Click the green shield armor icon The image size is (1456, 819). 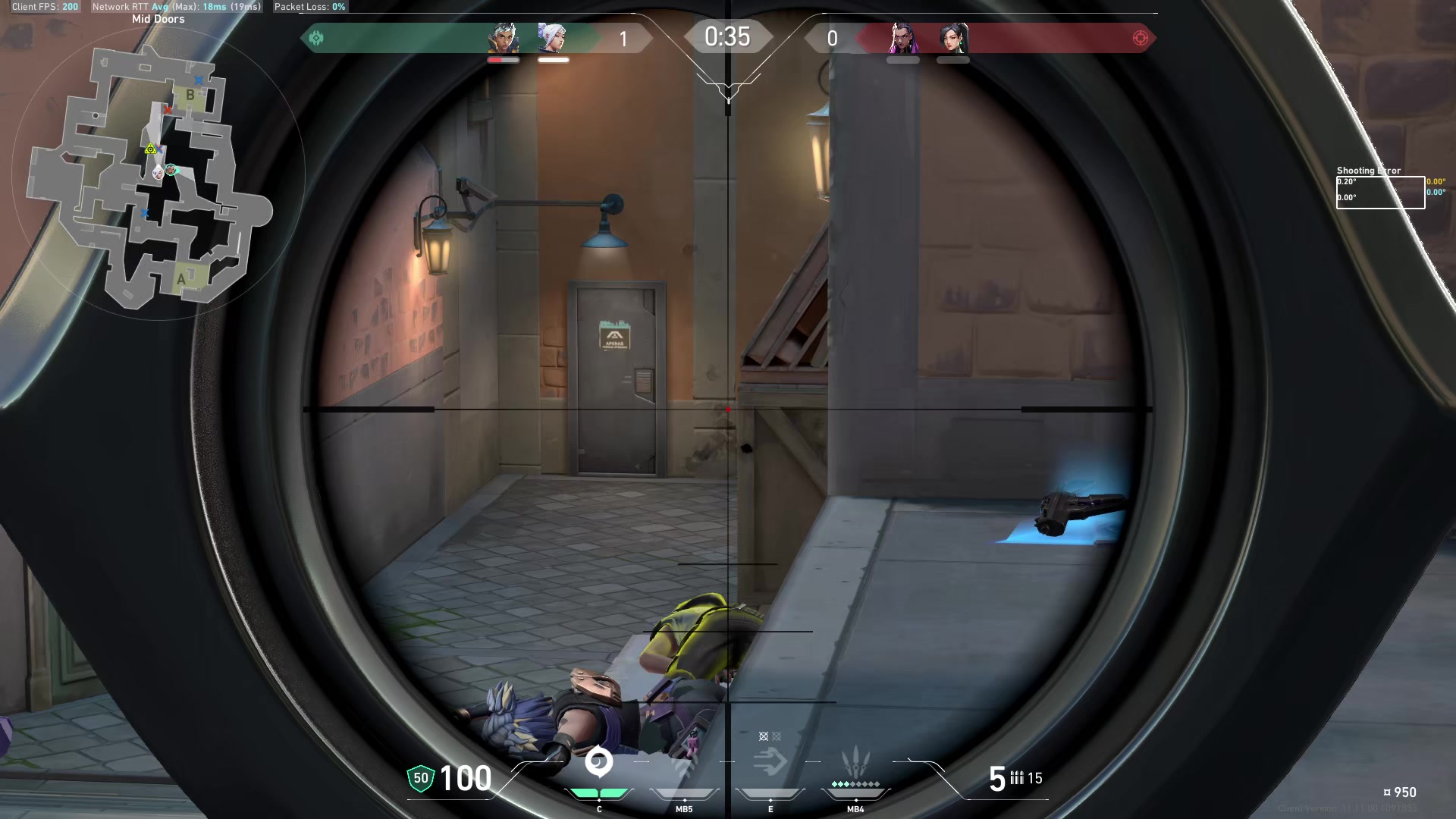click(x=419, y=777)
